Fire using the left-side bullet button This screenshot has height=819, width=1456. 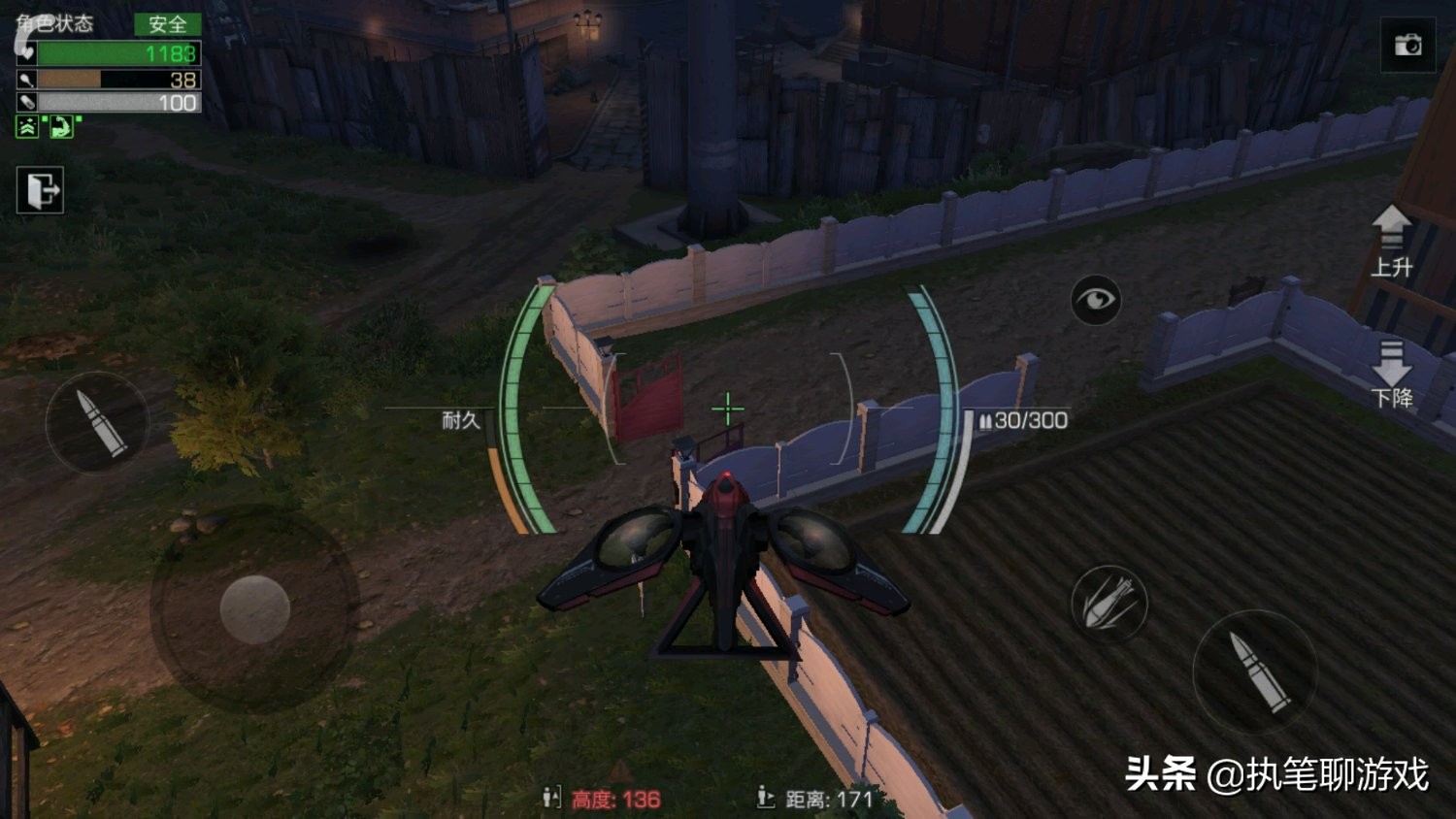pyautogui.click(x=98, y=423)
